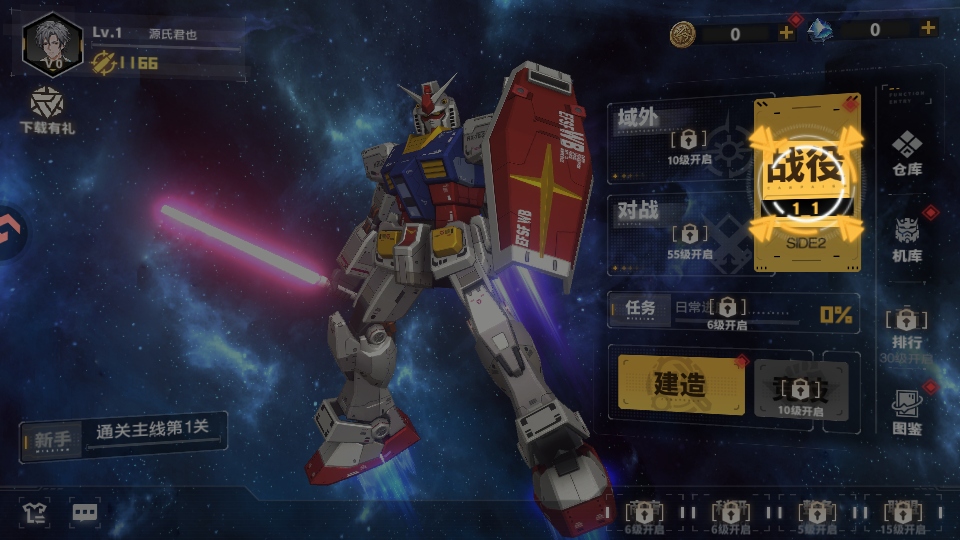Open the chat speech bubble icon

(x=85, y=513)
